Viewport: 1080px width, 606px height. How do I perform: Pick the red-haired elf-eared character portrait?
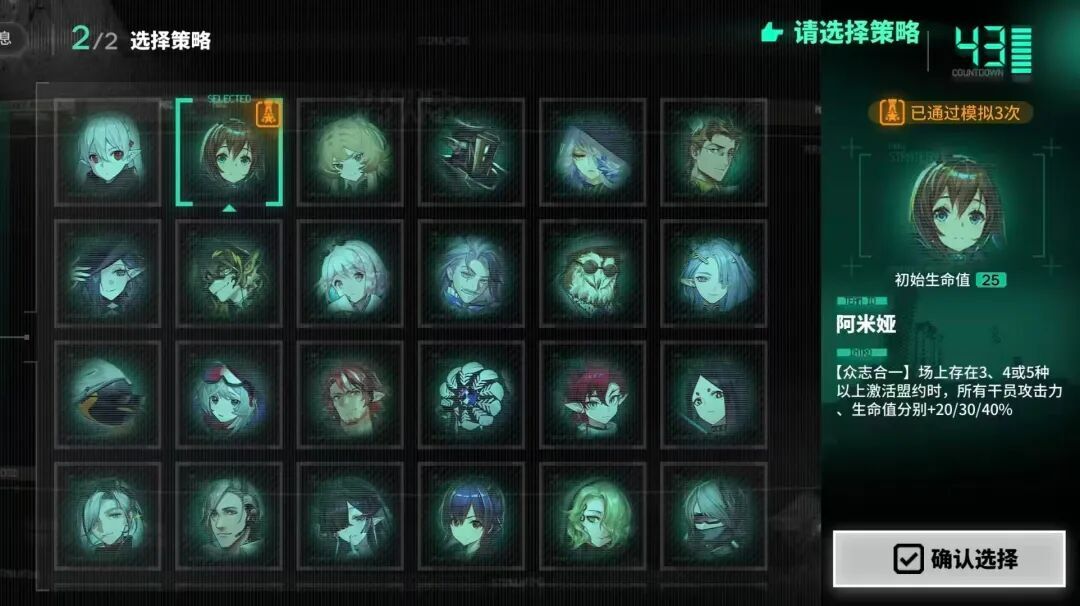point(592,395)
